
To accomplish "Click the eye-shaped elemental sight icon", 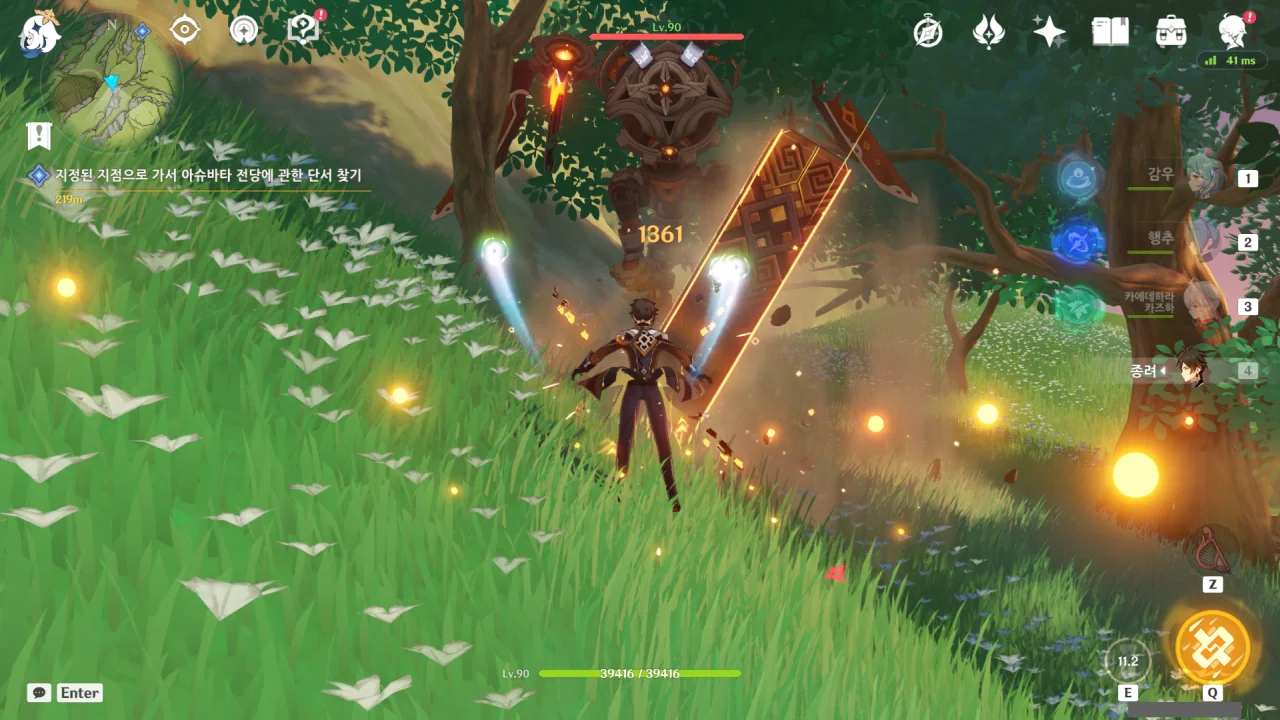I will 185,30.
